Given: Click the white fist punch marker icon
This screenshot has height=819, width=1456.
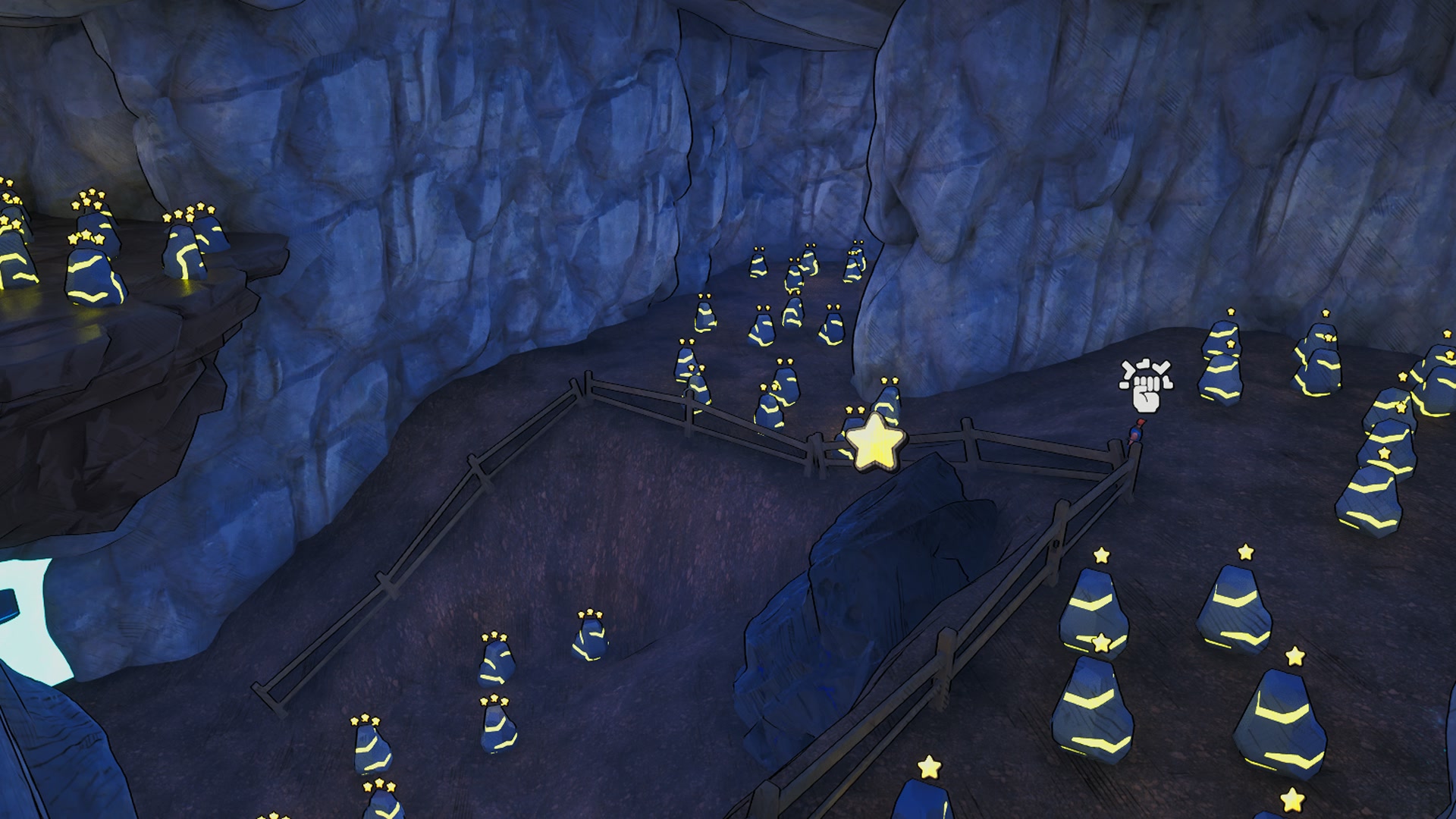Looking at the screenshot, I should pos(1146,385).
